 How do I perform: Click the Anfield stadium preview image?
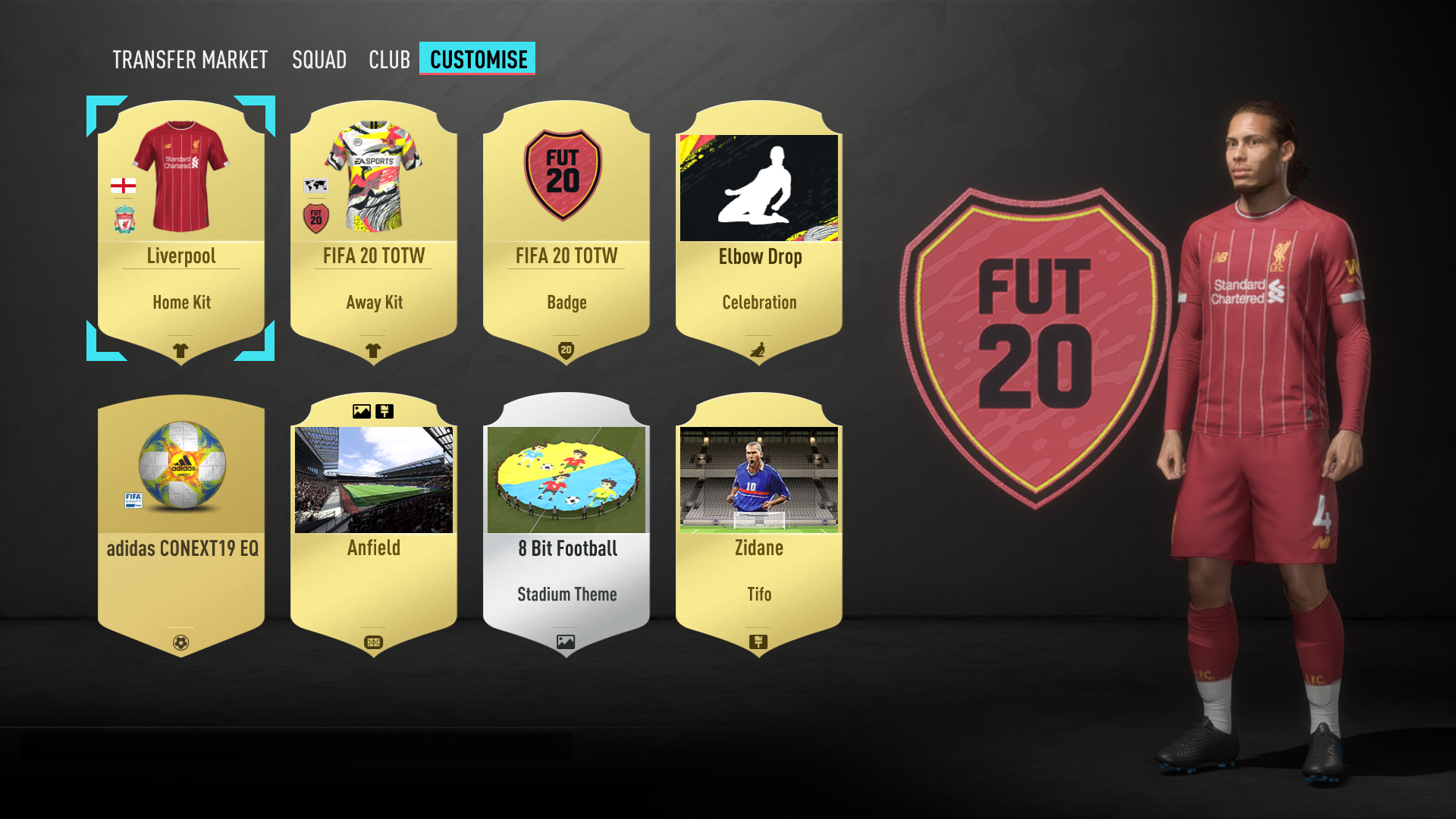(x=374, y=479)
